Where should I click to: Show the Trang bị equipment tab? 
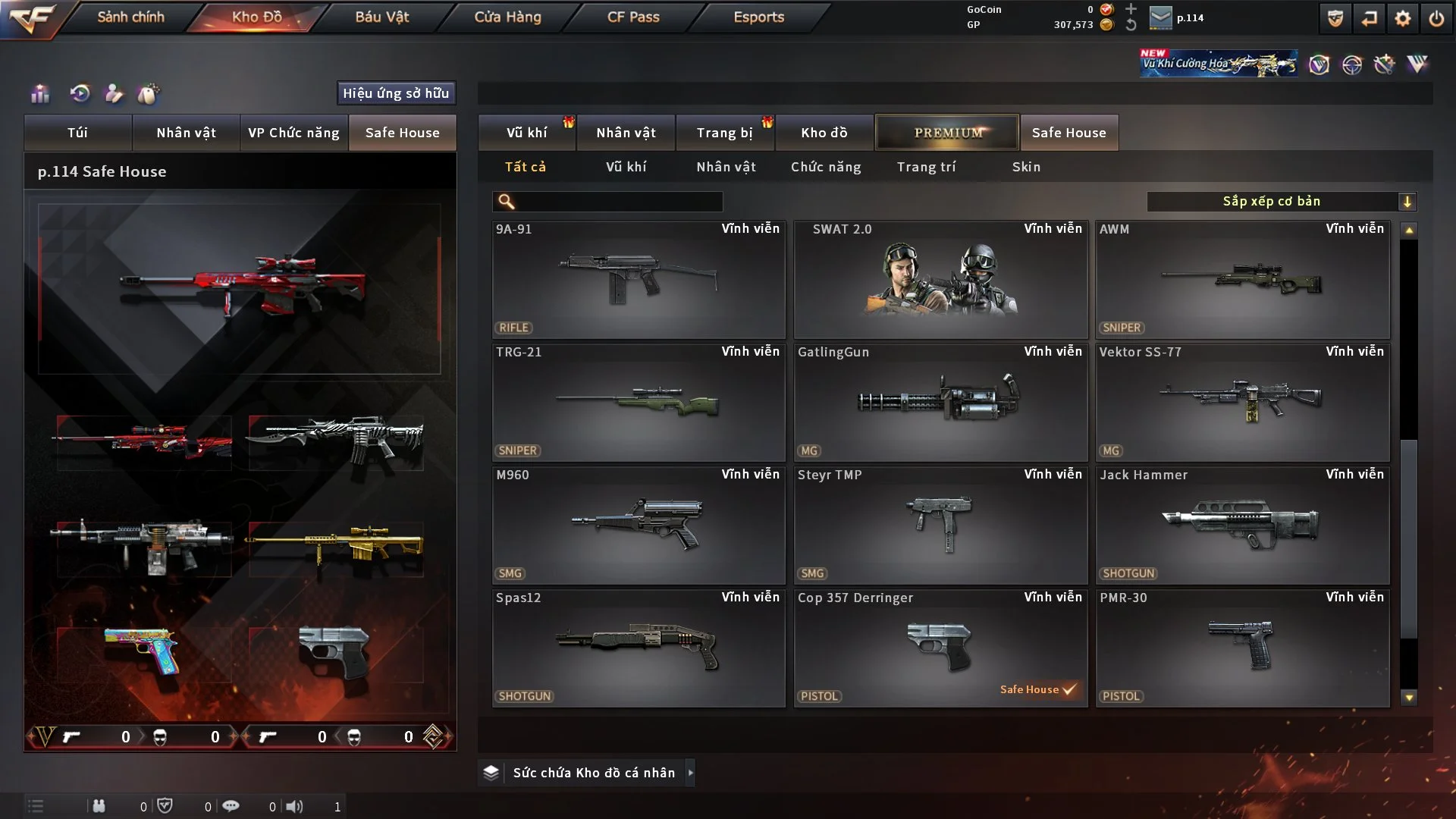(x=724, y=133)
